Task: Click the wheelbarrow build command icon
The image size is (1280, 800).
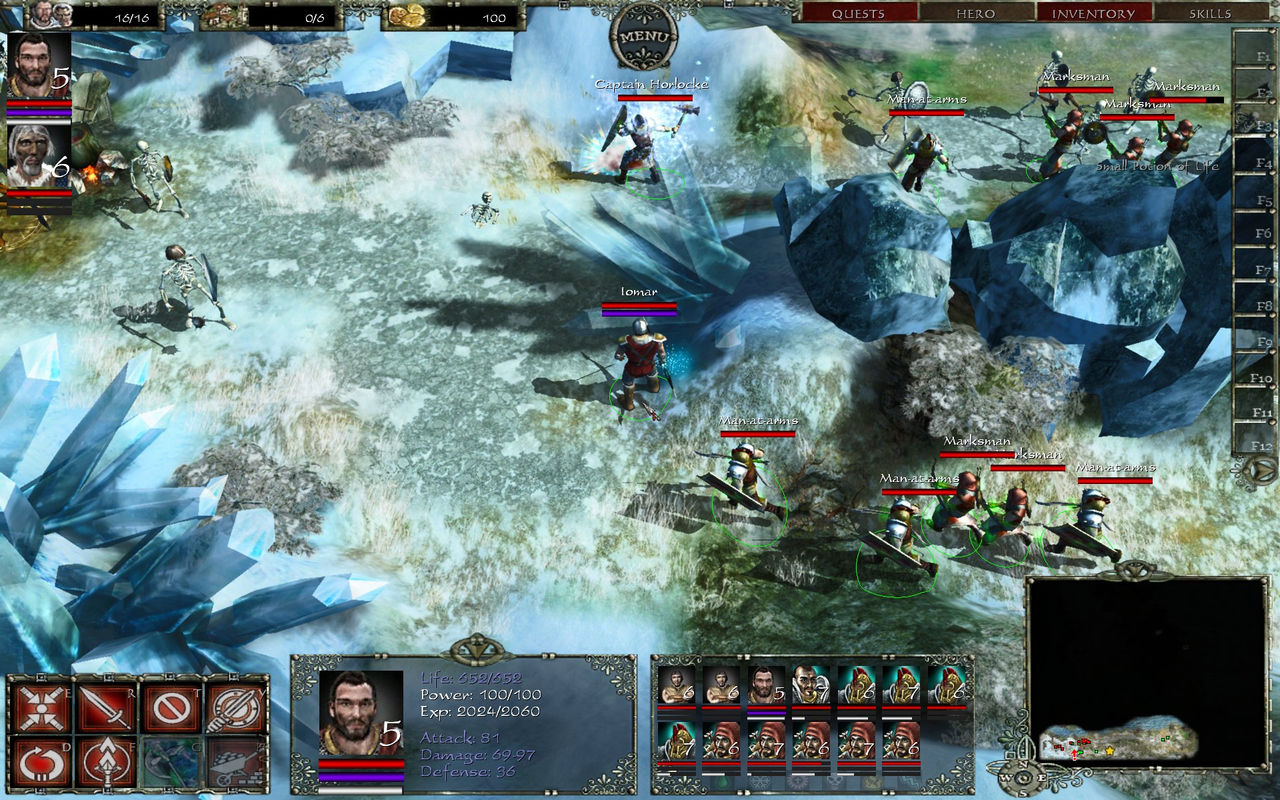Action: (236, 764)
